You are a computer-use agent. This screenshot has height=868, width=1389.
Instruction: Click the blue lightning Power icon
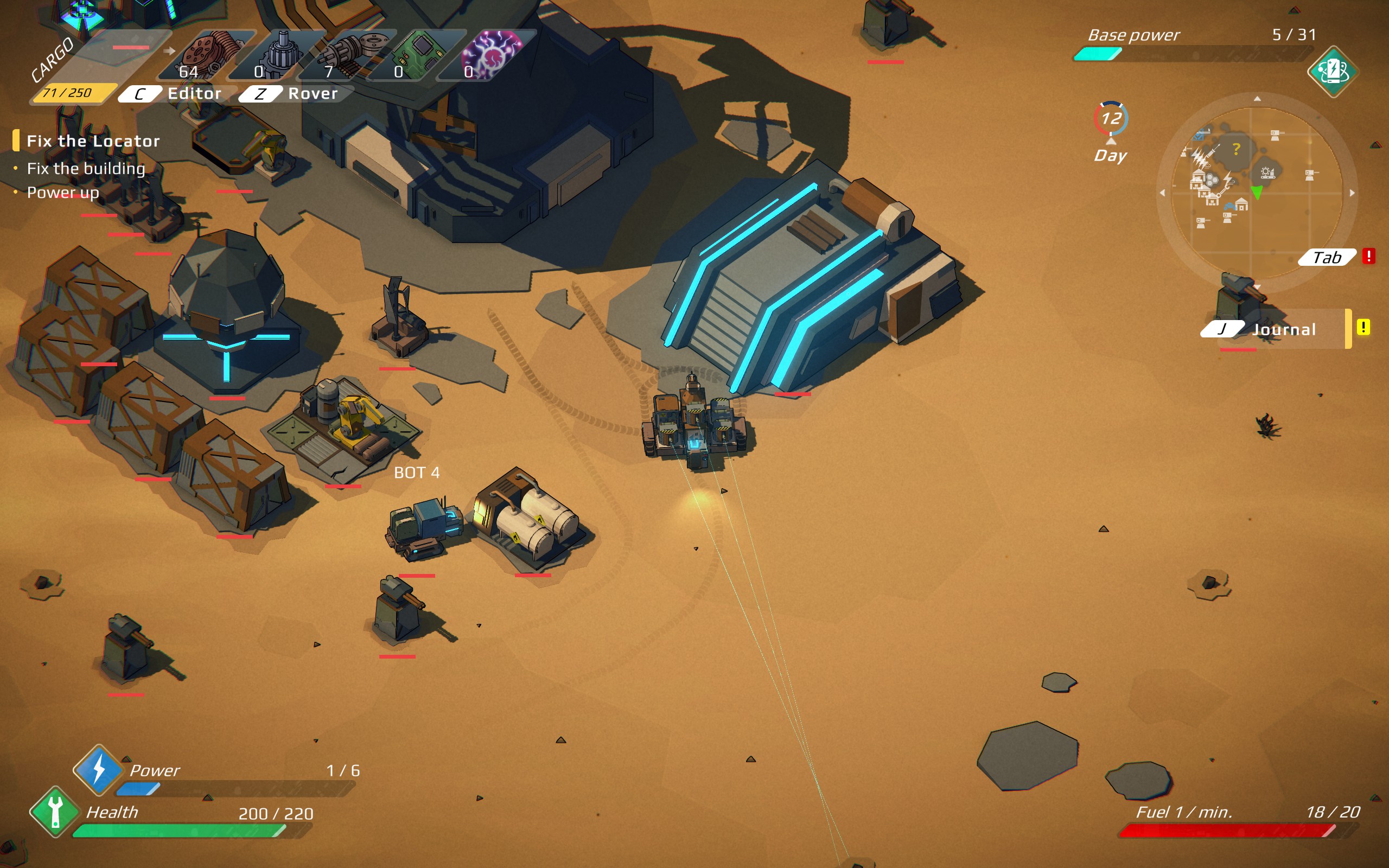point(99,769)
